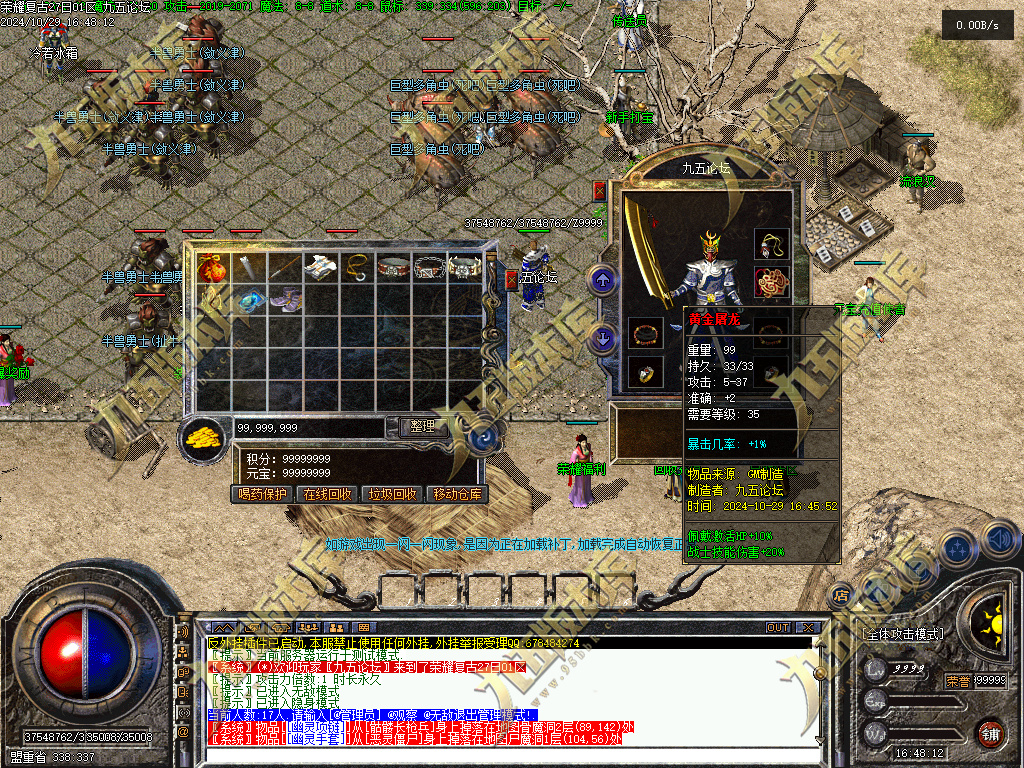Close the inventory bag with the red X
Screen dimensions: 1024x768
point(512,278)
